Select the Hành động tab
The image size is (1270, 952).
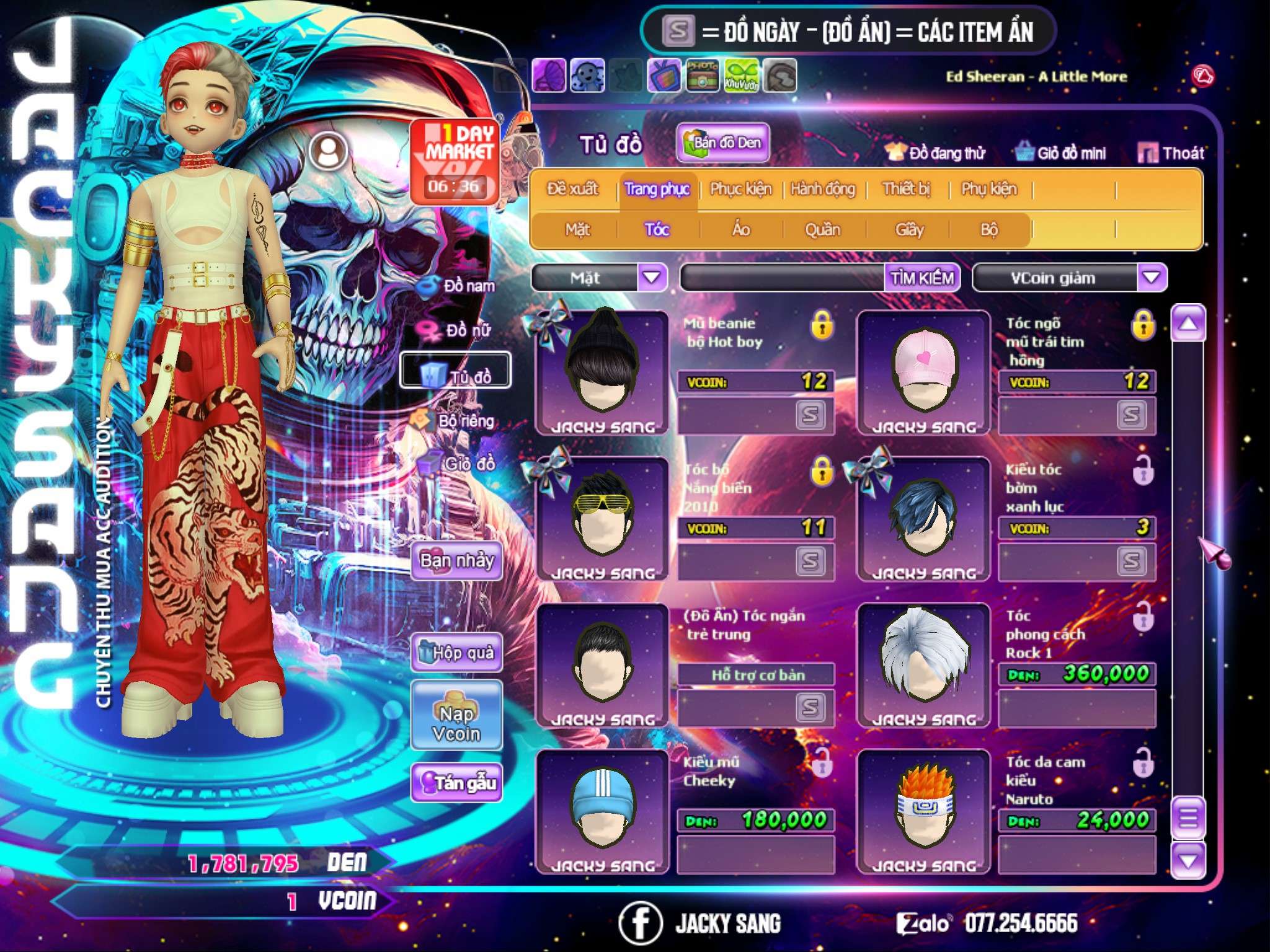tap(822, 188)
